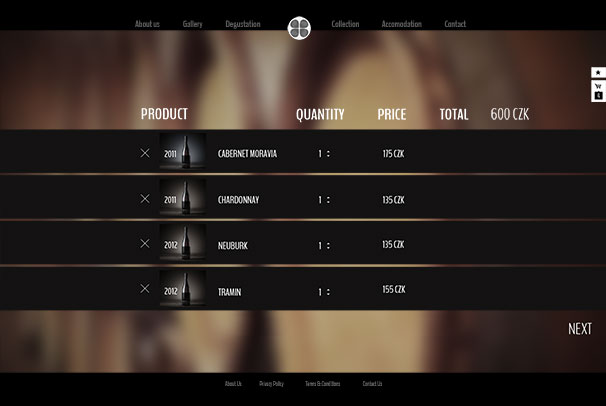The width and height of the screenshot is (606, 406).
Task: Open the About us page
Action: pyautogui.click(x=147, y=24)
